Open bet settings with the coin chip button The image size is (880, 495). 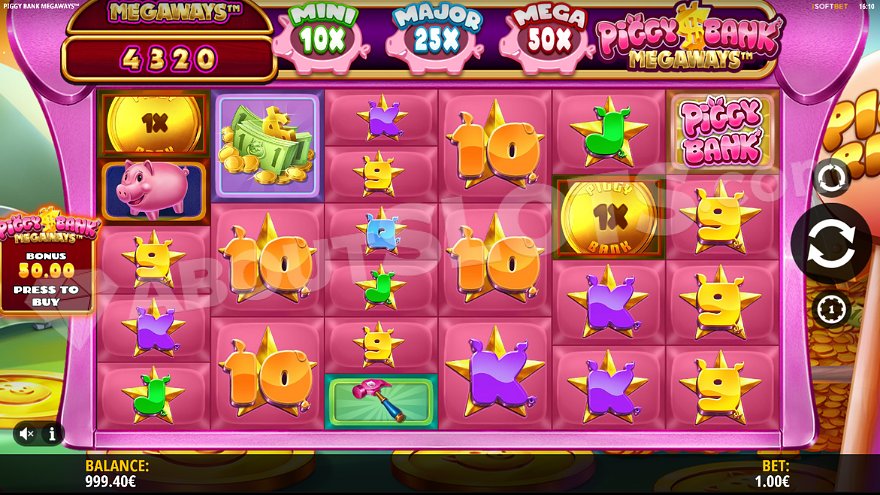point(830,309)
